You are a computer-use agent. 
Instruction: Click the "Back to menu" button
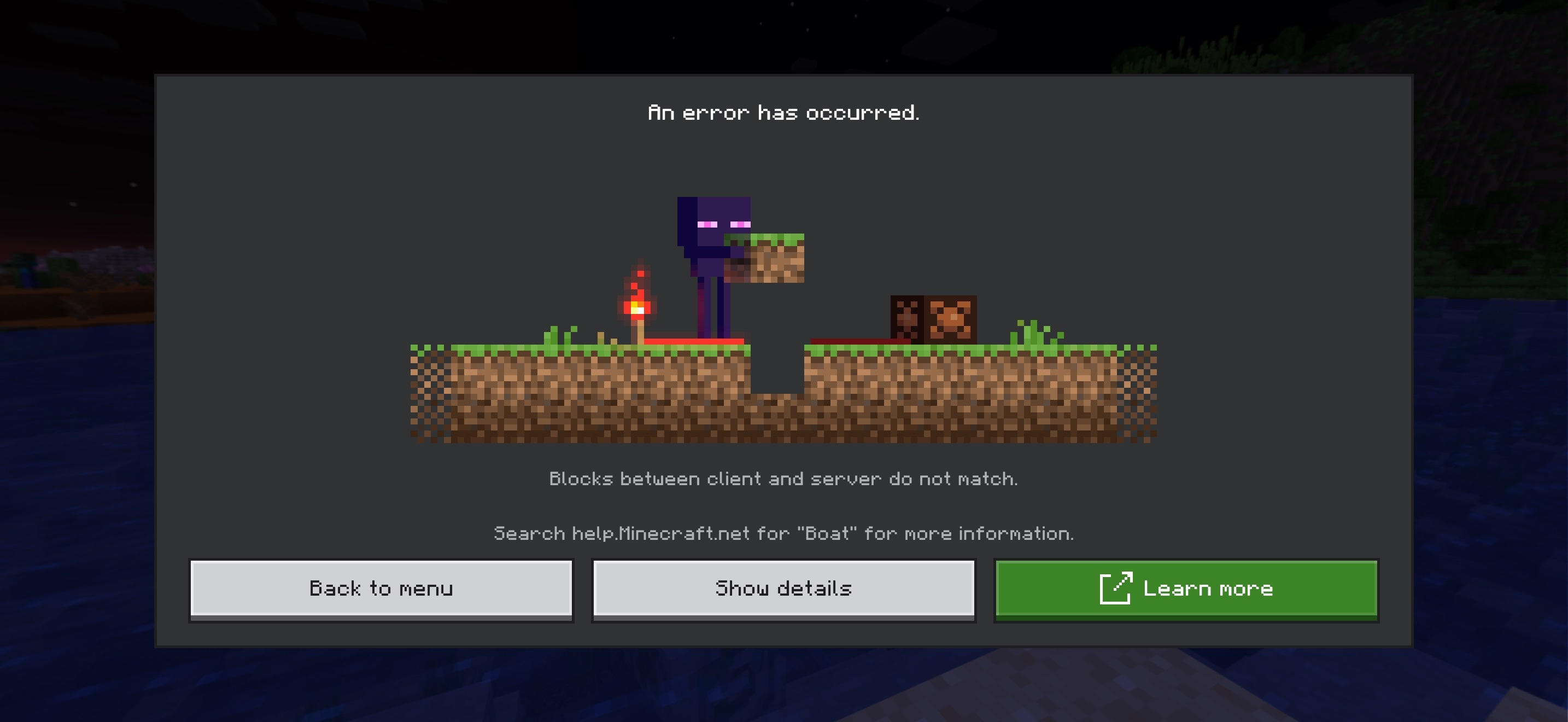coord(382,588)
